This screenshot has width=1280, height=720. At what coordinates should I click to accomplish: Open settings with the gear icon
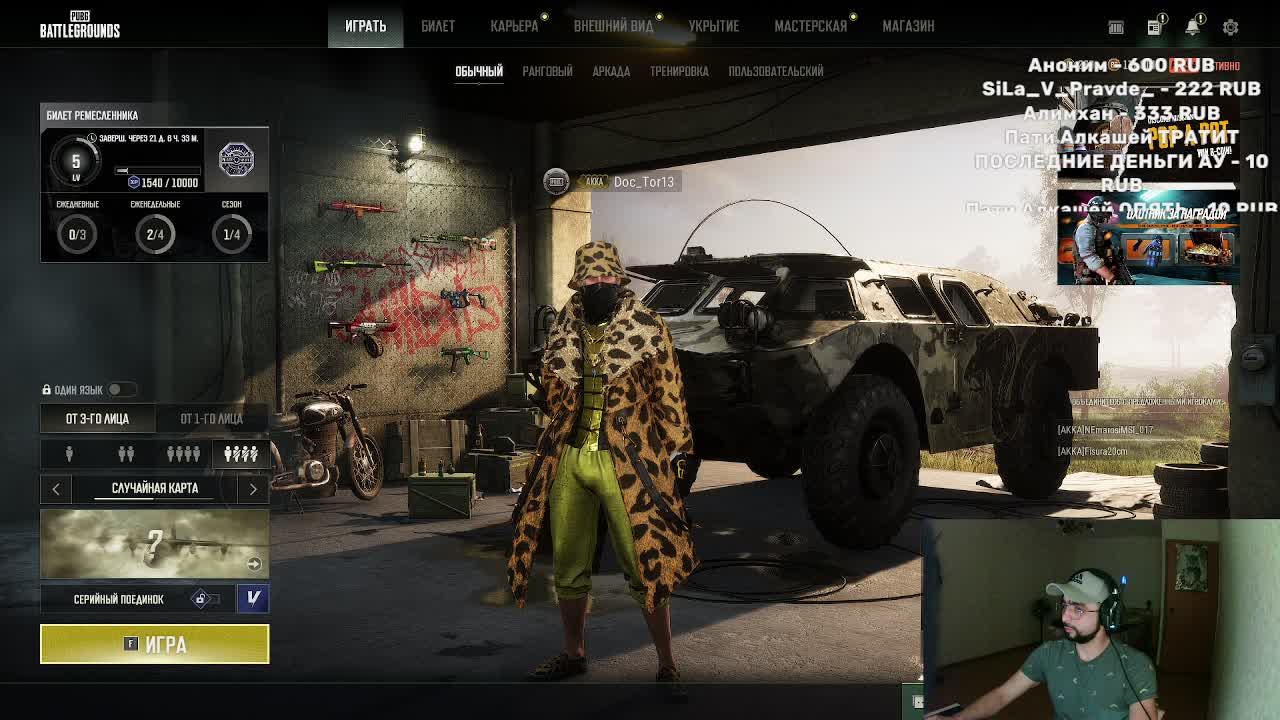[x=1230, y=27]
